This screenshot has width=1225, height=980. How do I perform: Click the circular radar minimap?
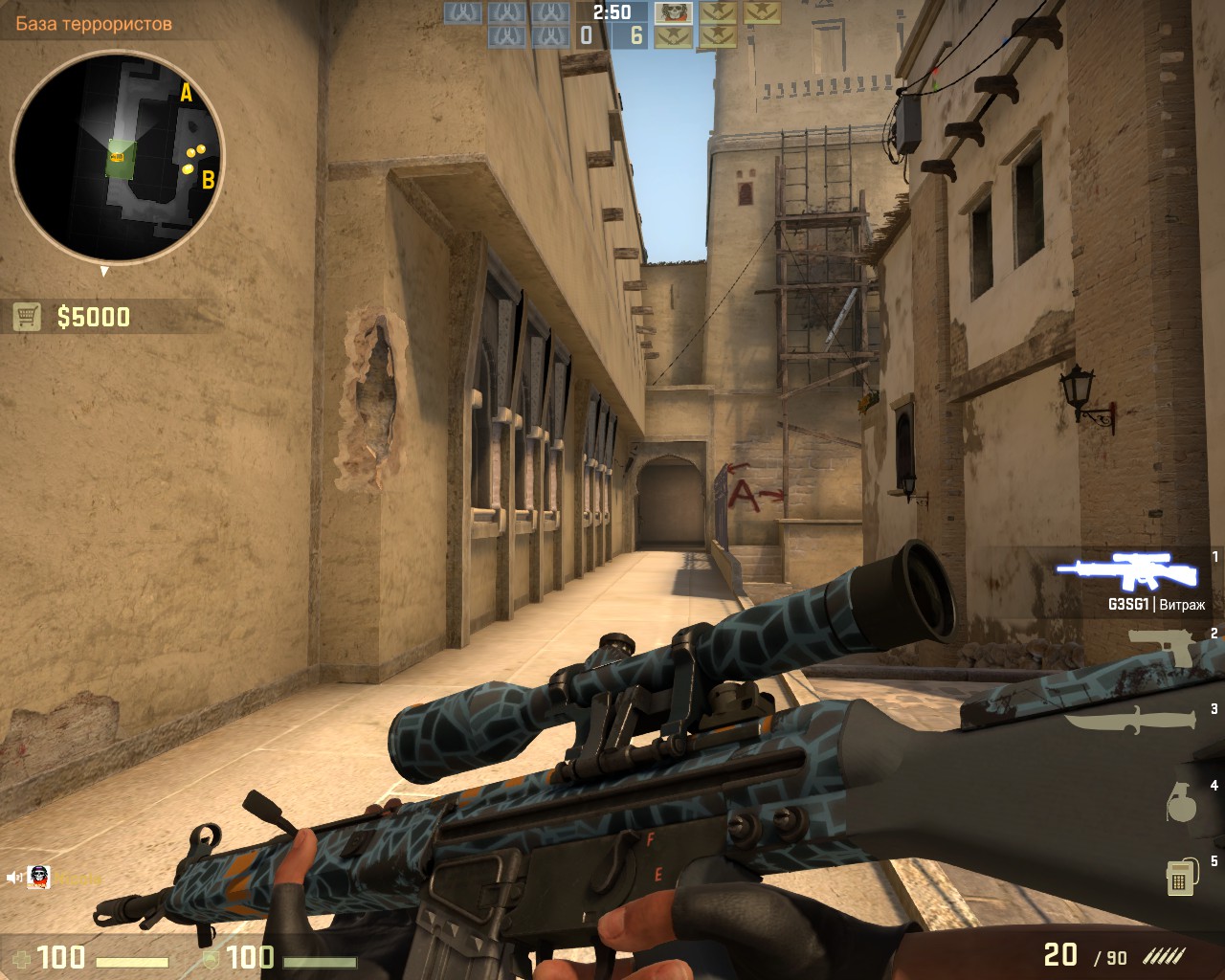[x=117, y=156]
